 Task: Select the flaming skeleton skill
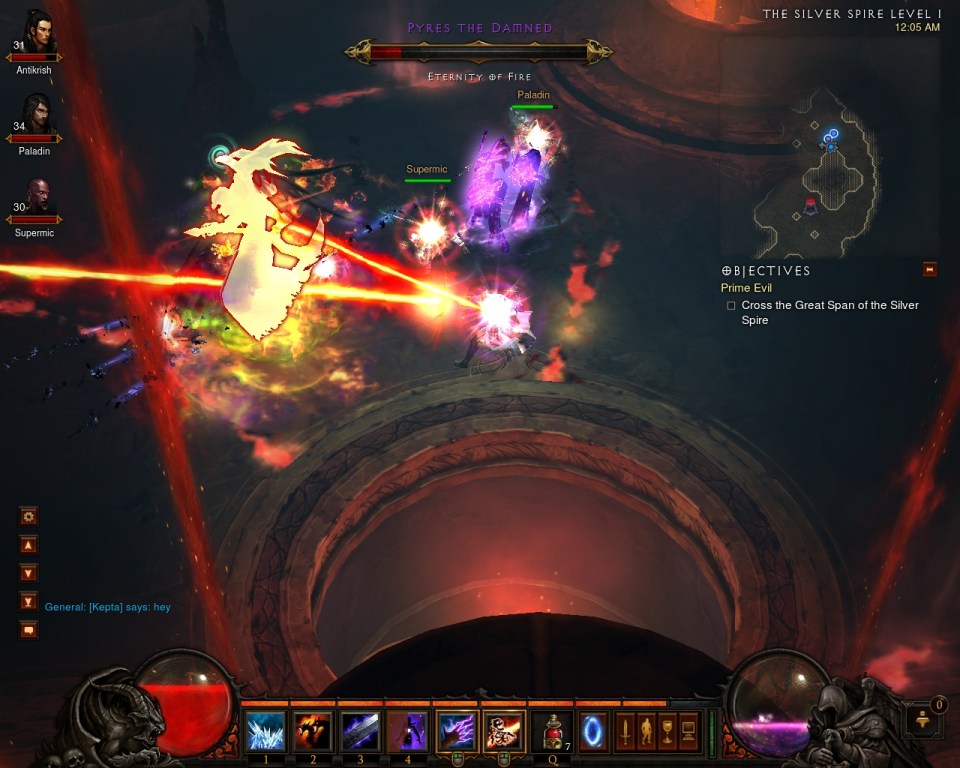coord(503,731)
